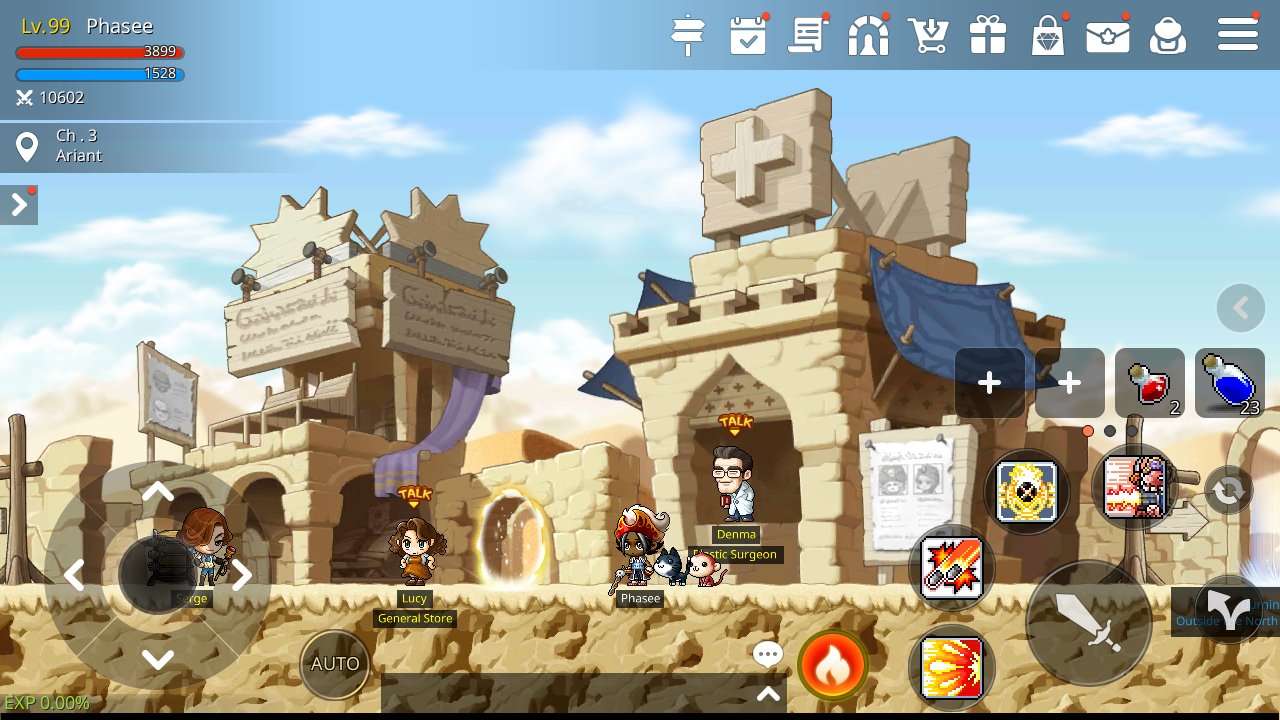
Task: Open the gift box rewards icon
Action: tap(988, 35)
